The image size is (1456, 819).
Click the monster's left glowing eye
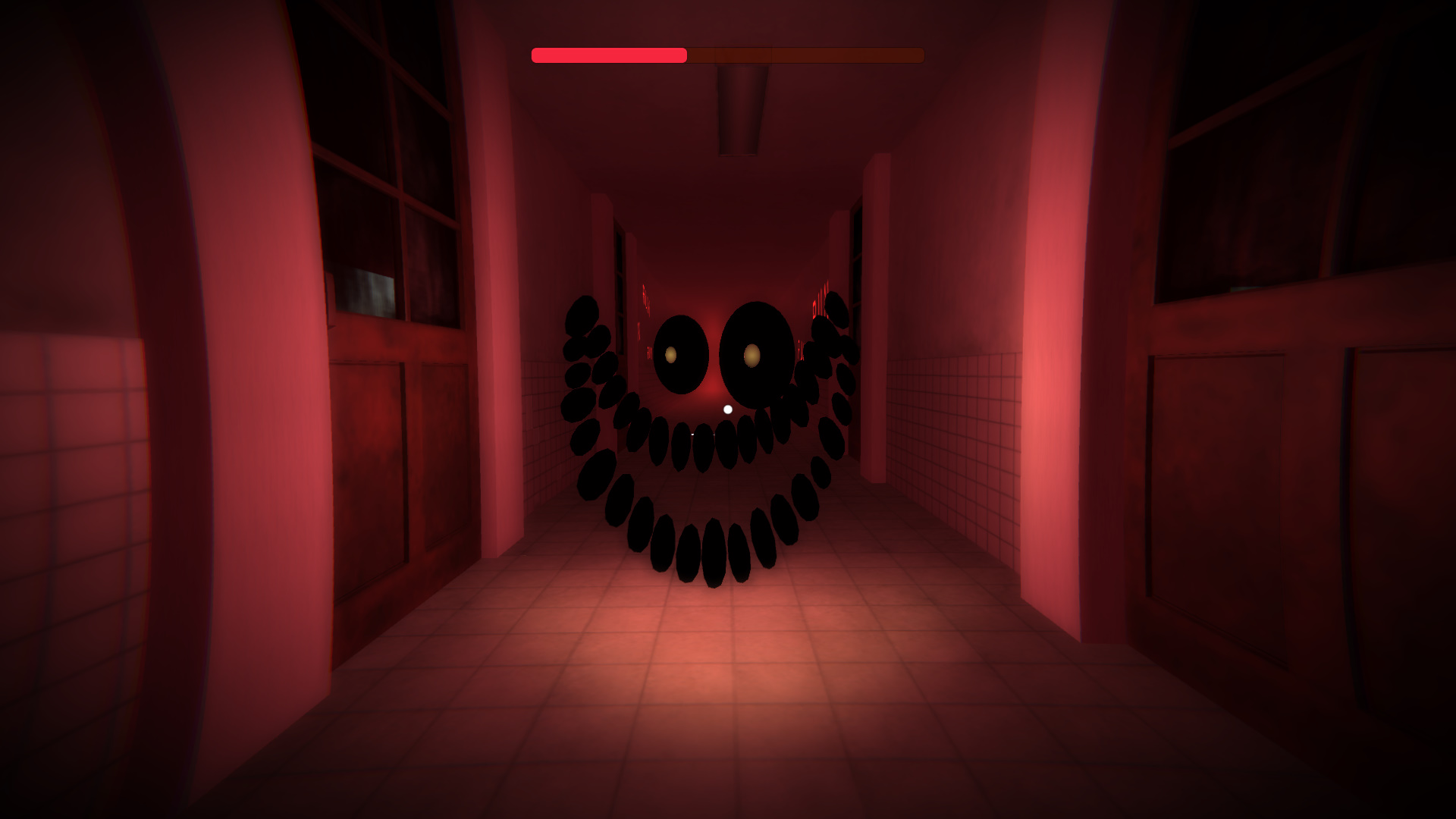pyautogui.click(x=672, y=355)
